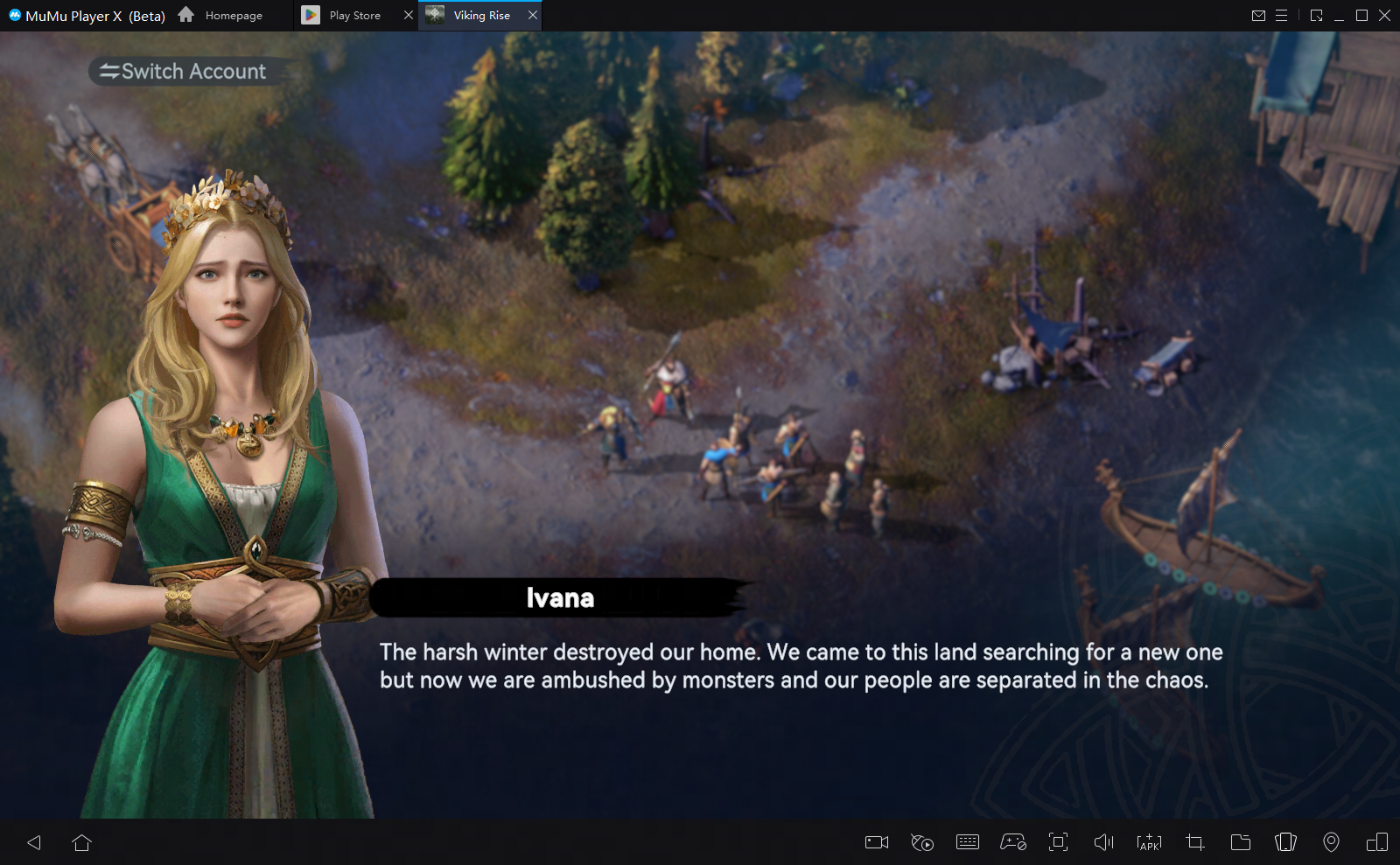Toggle screen rotation

[x=1285, y=842]
